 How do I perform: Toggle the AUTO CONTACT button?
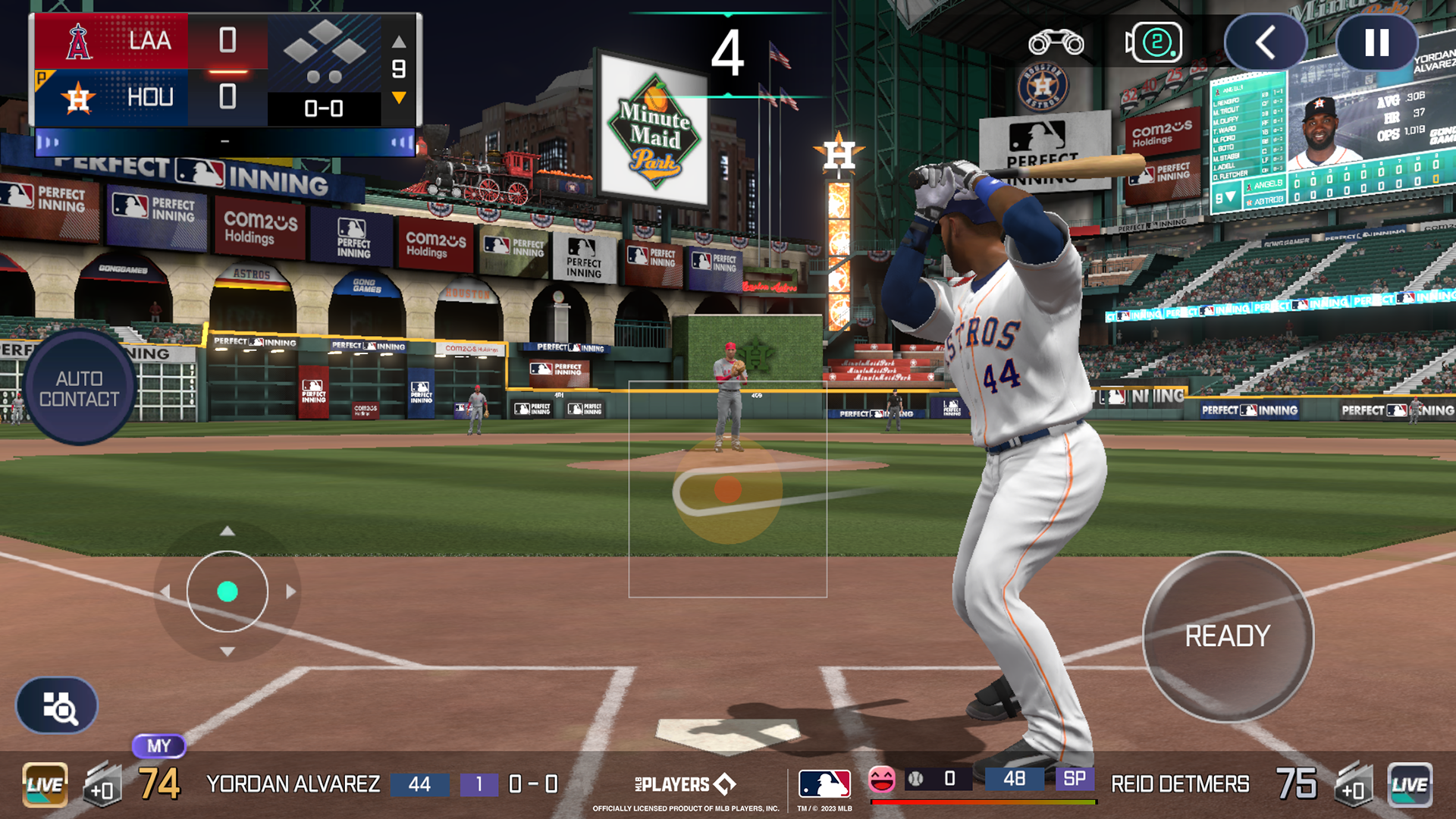pyautogui.click(x=79, y=388)
